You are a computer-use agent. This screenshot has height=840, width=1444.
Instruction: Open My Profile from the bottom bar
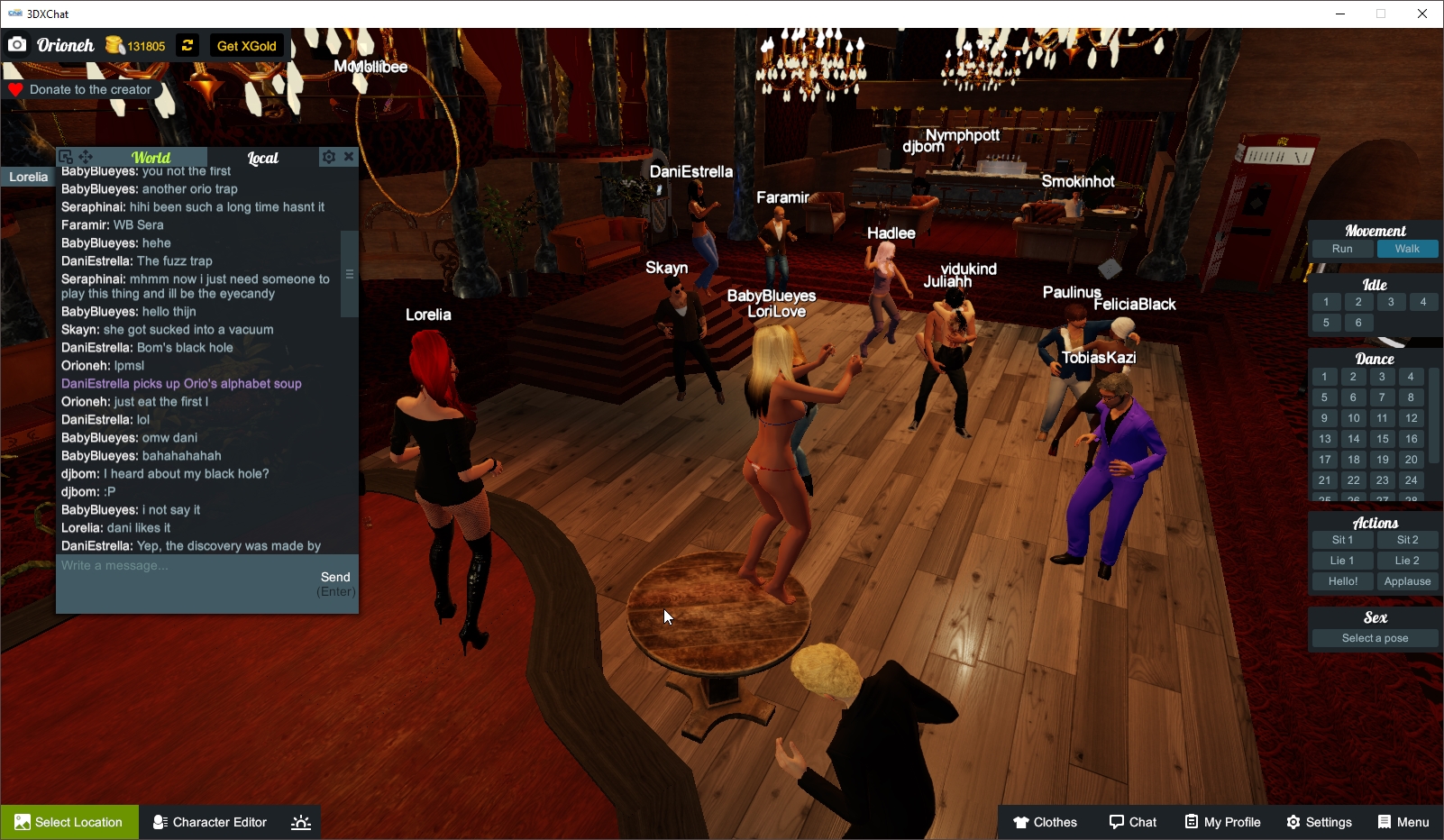pyautogui.click(x=1222, y=821)
